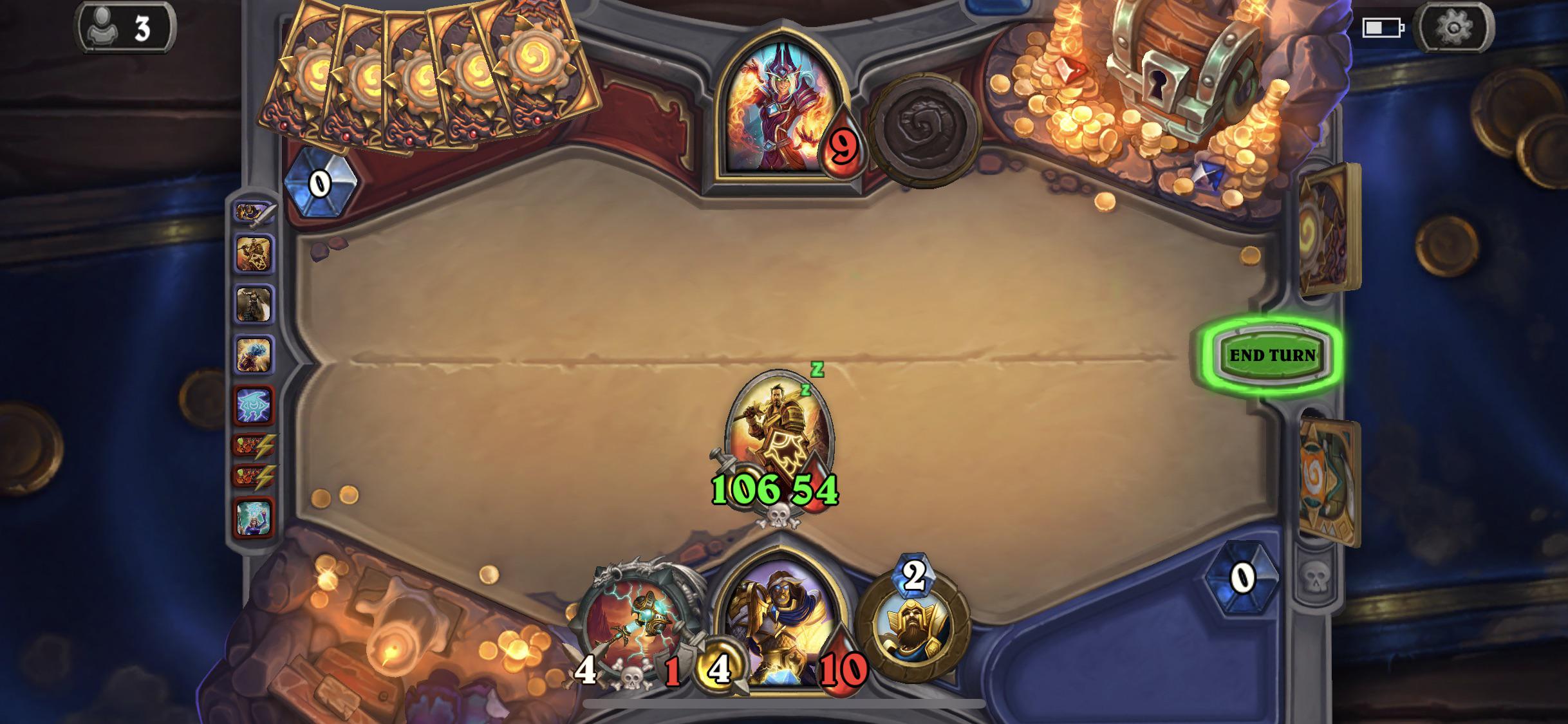Select the opponent's mage hero portrait
1568x724 pixels.
(782, 103)
